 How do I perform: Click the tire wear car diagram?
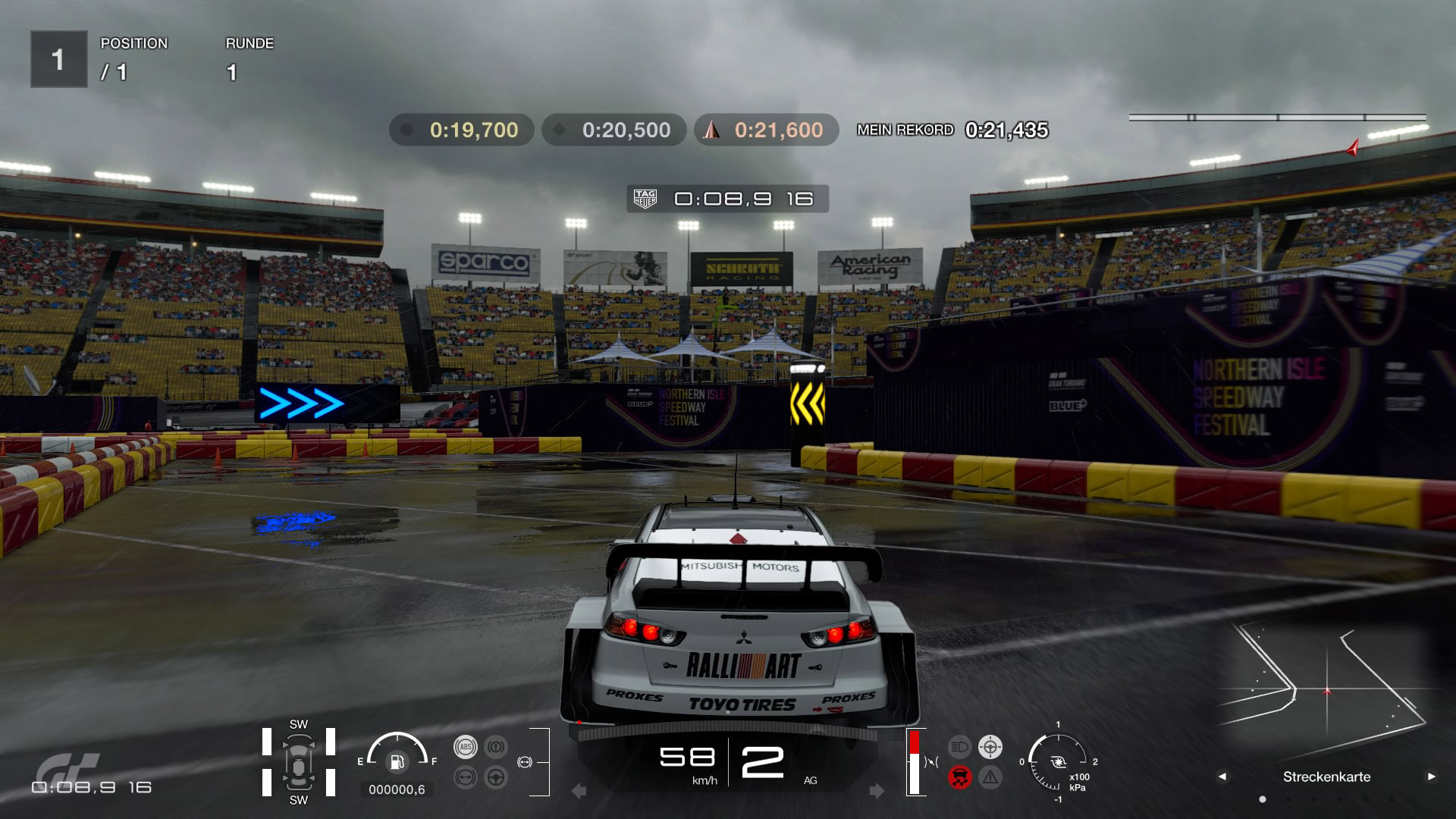point(299,762)
